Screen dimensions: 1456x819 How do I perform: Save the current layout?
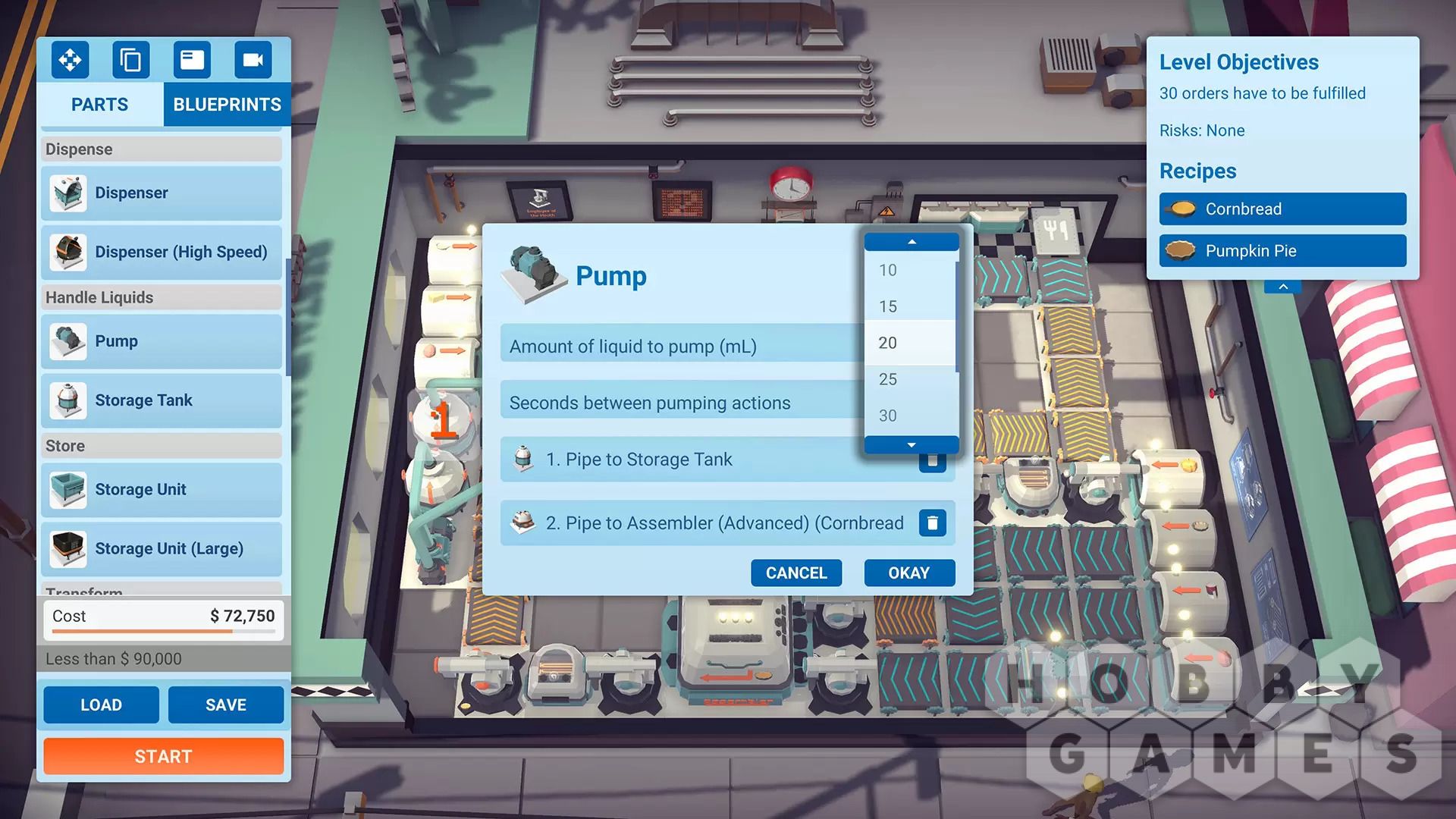click(225, 704)
